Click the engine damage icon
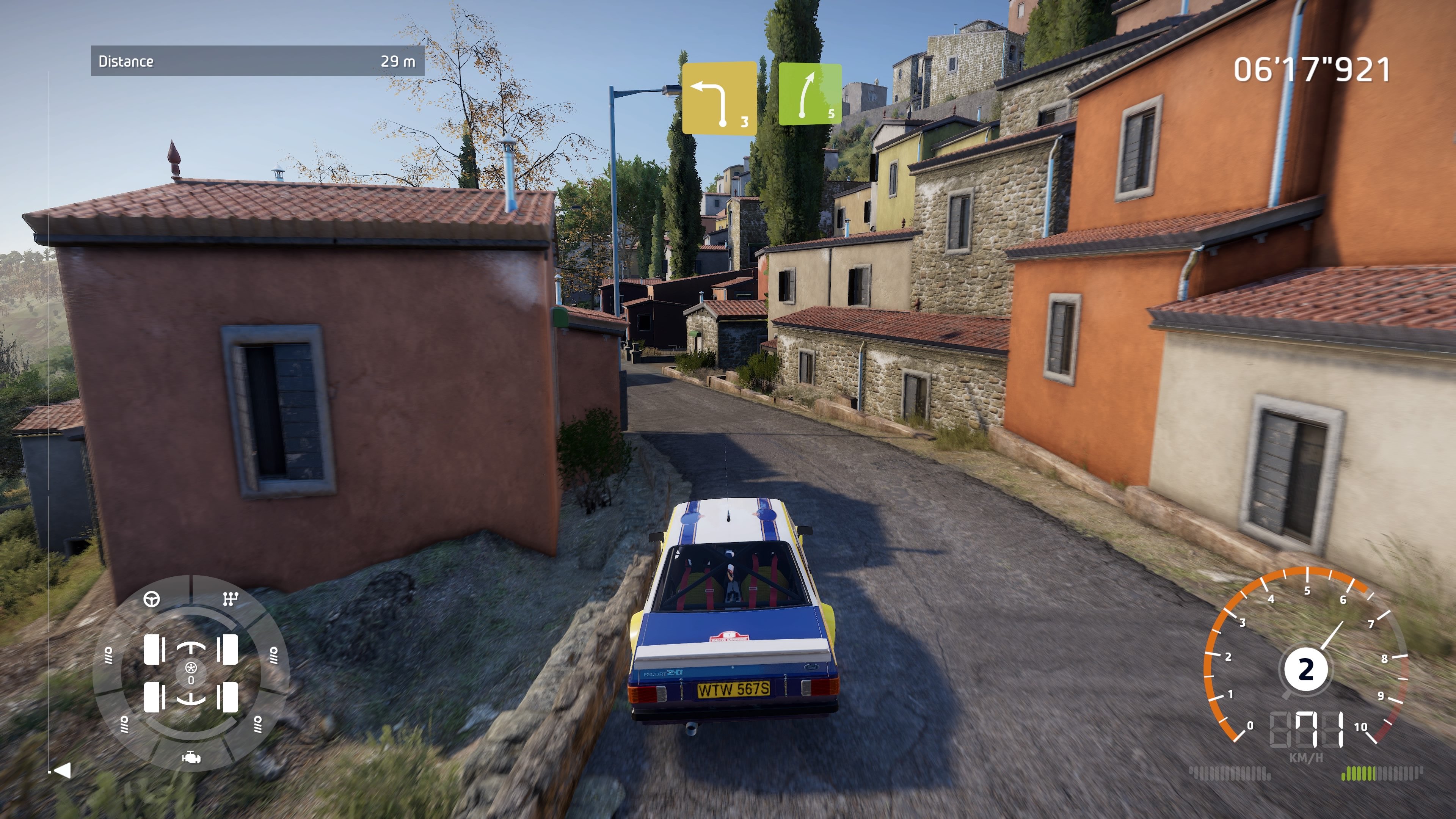The image size is (1456, 819). pyautogui.click(x=191, y=758)
